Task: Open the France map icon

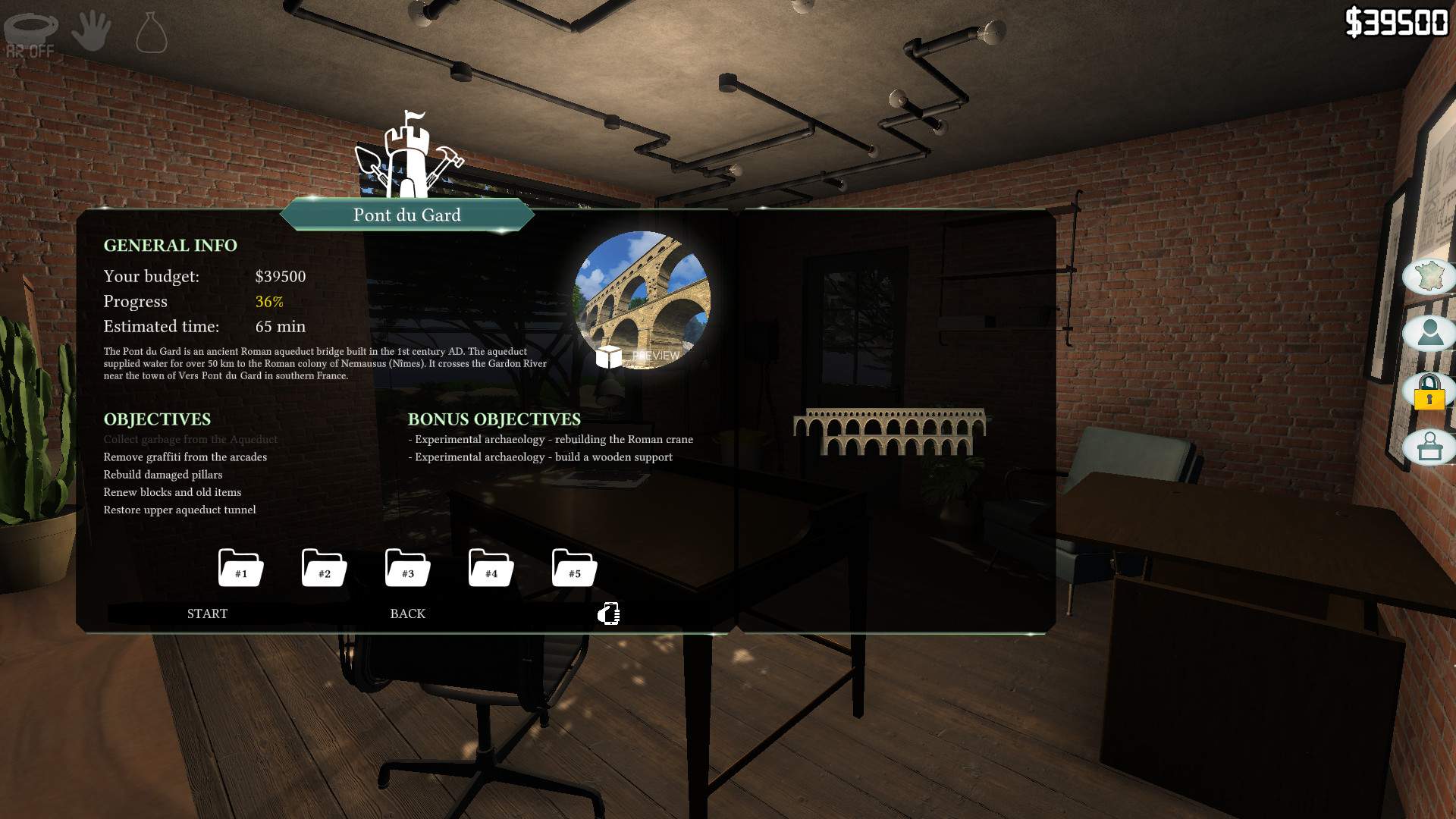Action: click(x=1429, y=276)
